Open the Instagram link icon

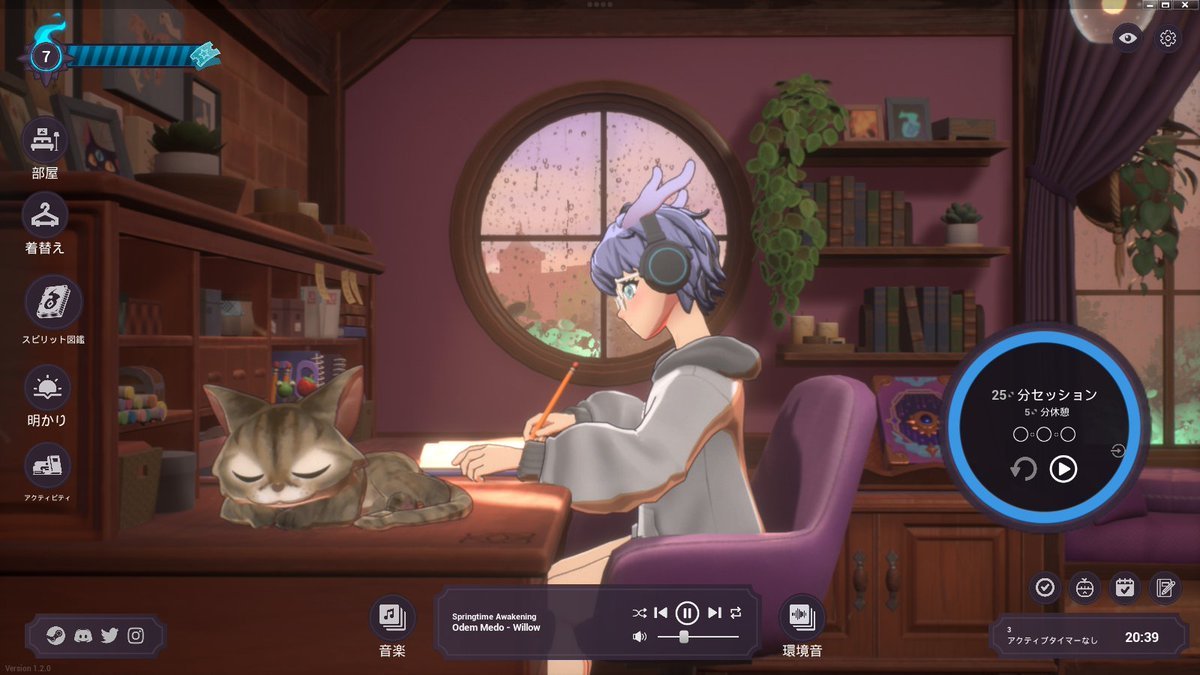[x=135, y=635]
